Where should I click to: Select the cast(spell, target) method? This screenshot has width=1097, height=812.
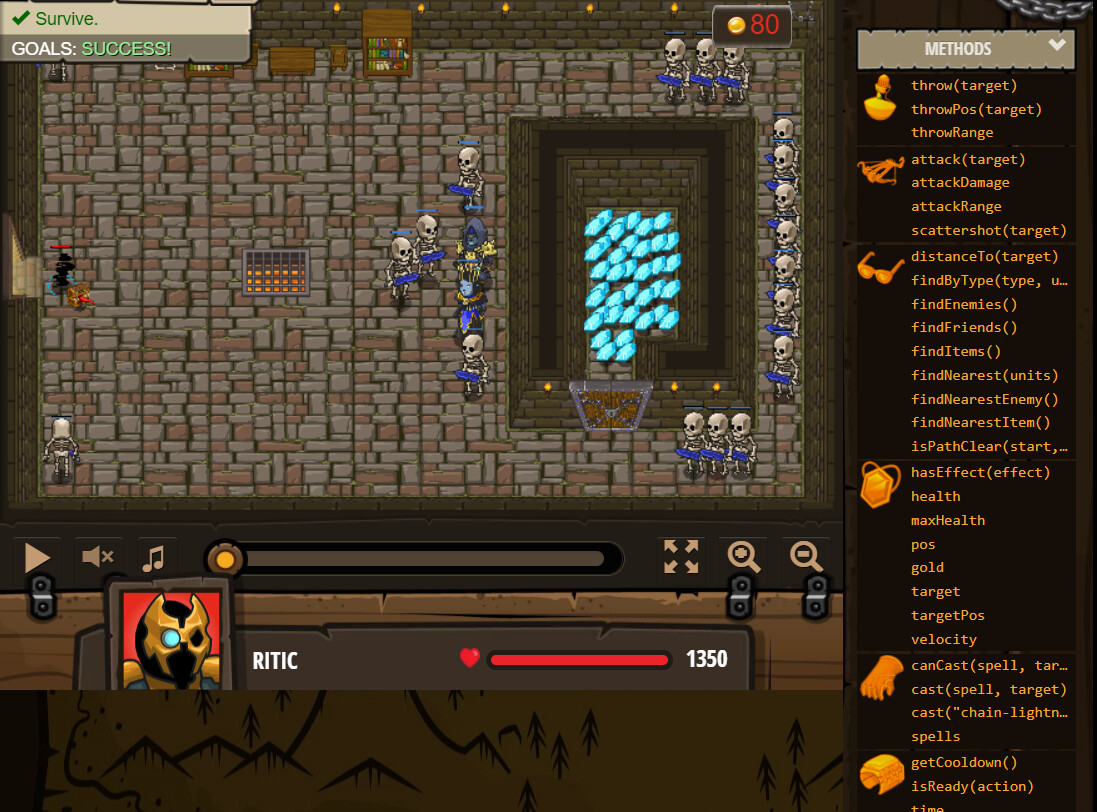click(988, 690)
